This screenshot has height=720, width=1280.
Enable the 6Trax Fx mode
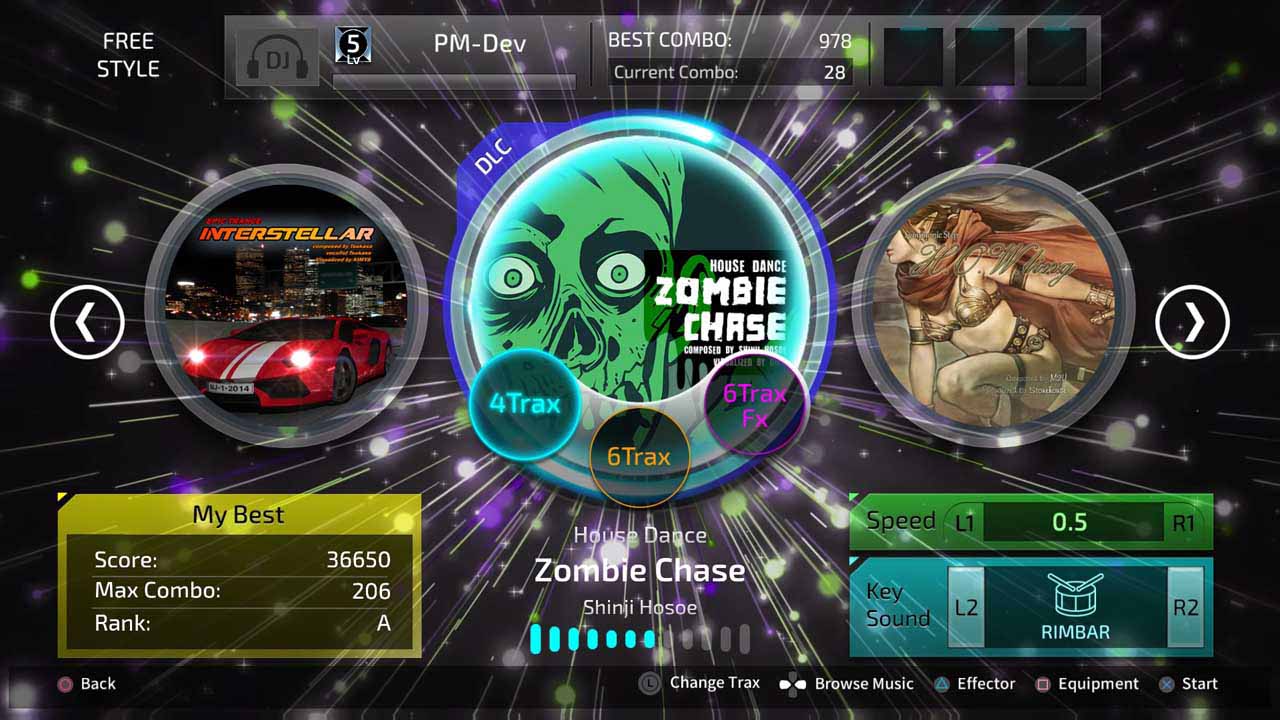coord(755,405)
